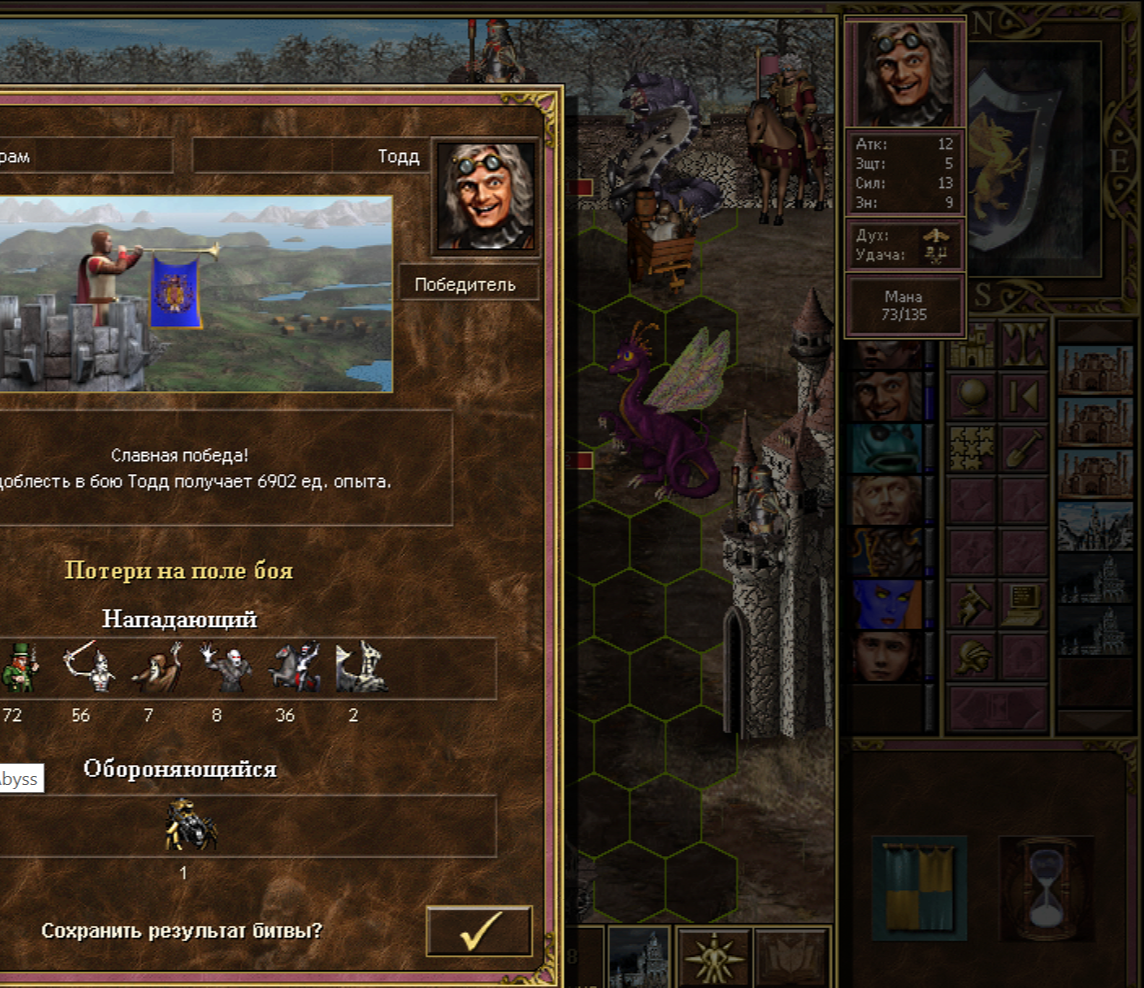Show the puzzle map
The image size is (1144, 988).
pos(972,449)
